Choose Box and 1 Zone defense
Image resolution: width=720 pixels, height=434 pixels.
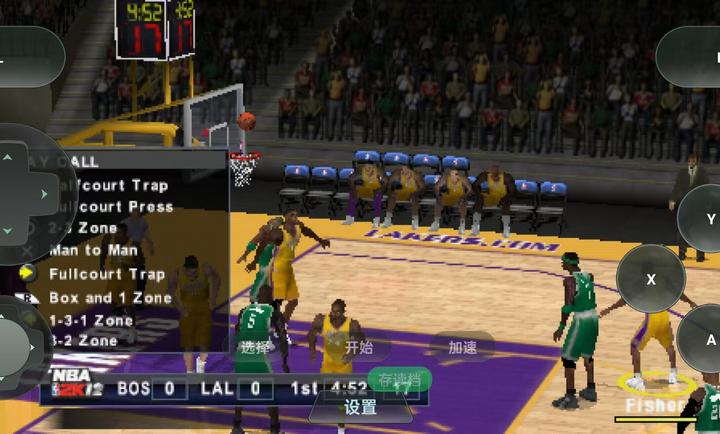tap(110, 297)
